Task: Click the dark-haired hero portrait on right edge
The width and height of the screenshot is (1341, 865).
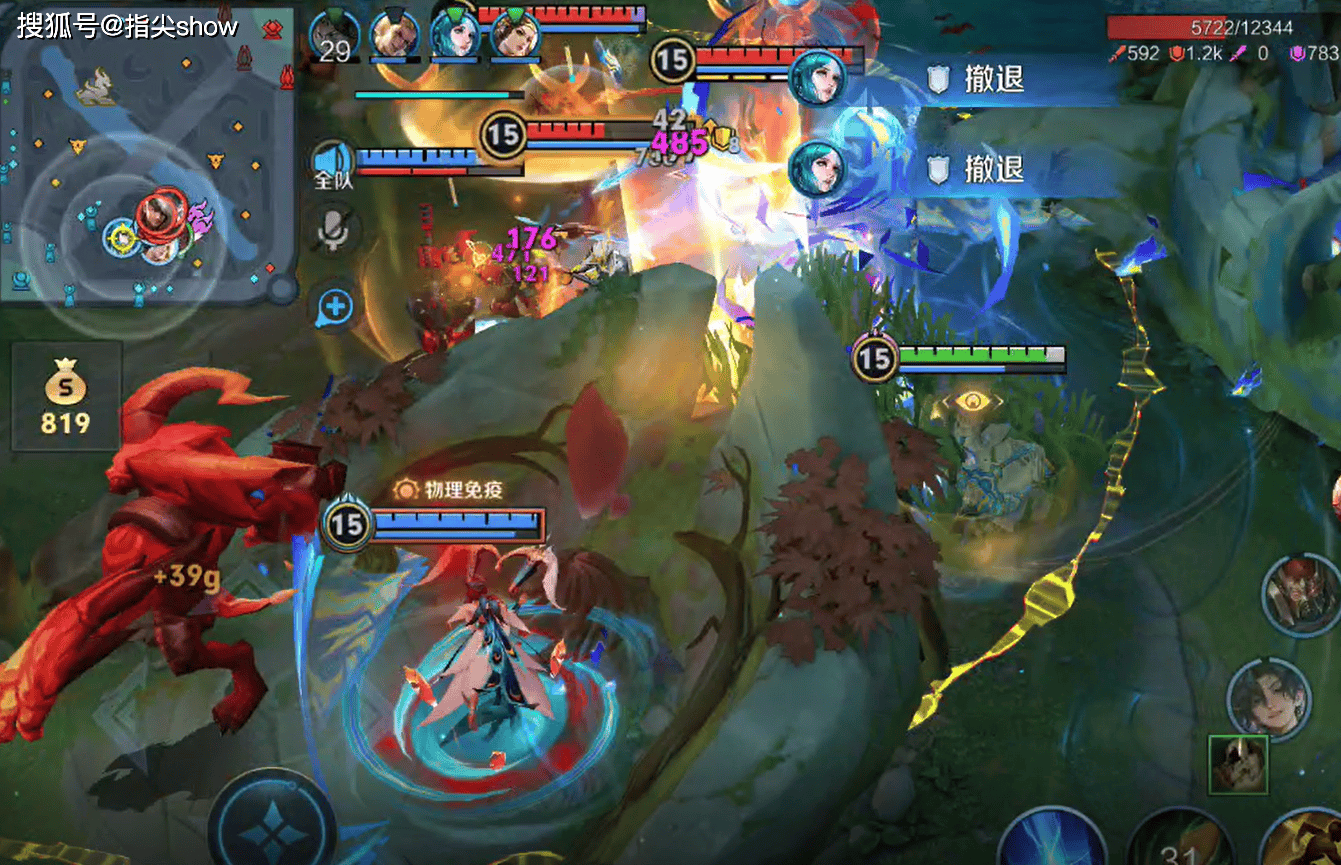Action: 1268,699
